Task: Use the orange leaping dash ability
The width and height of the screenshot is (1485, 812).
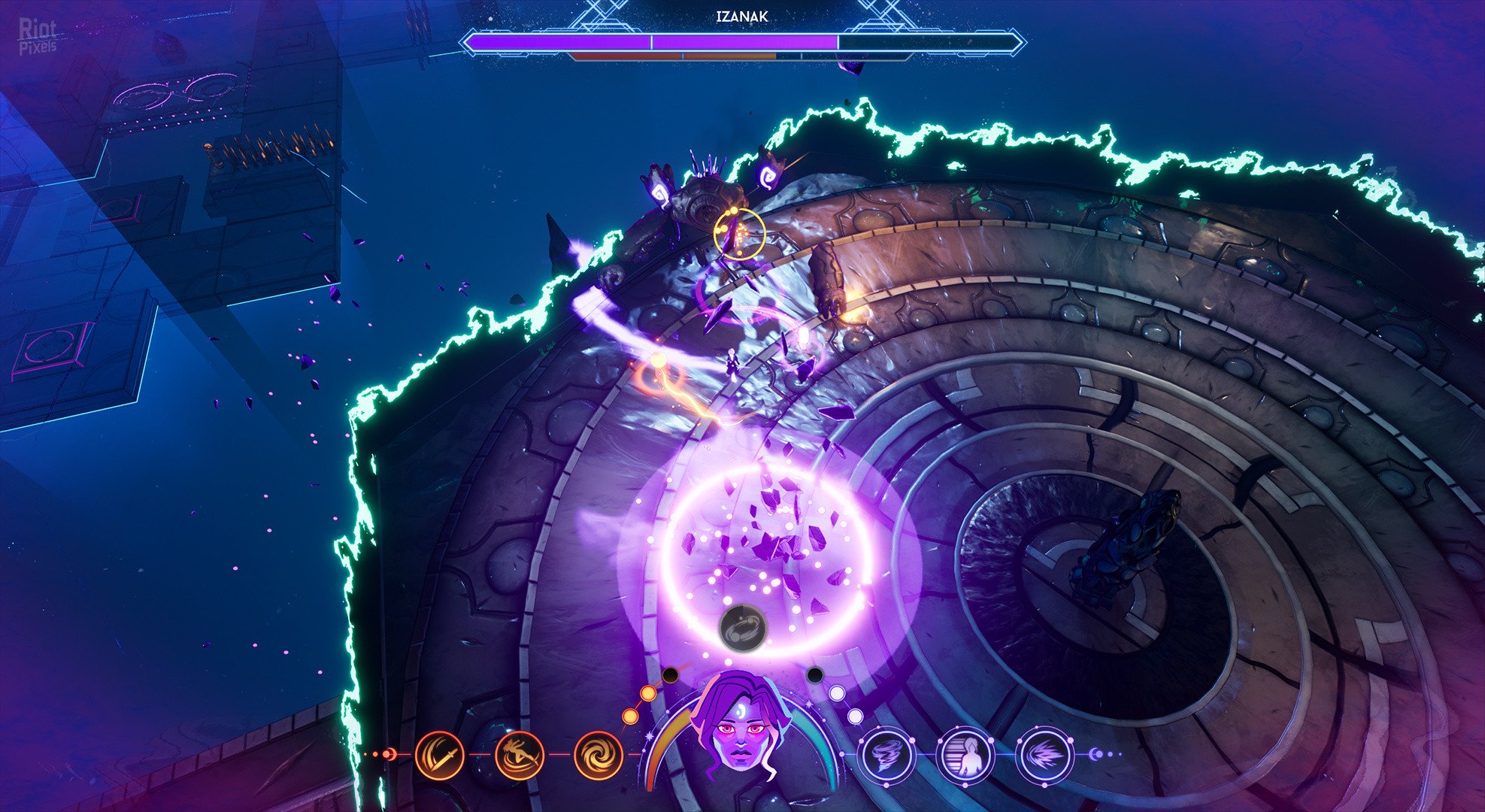Action: (x=519, y=755)
